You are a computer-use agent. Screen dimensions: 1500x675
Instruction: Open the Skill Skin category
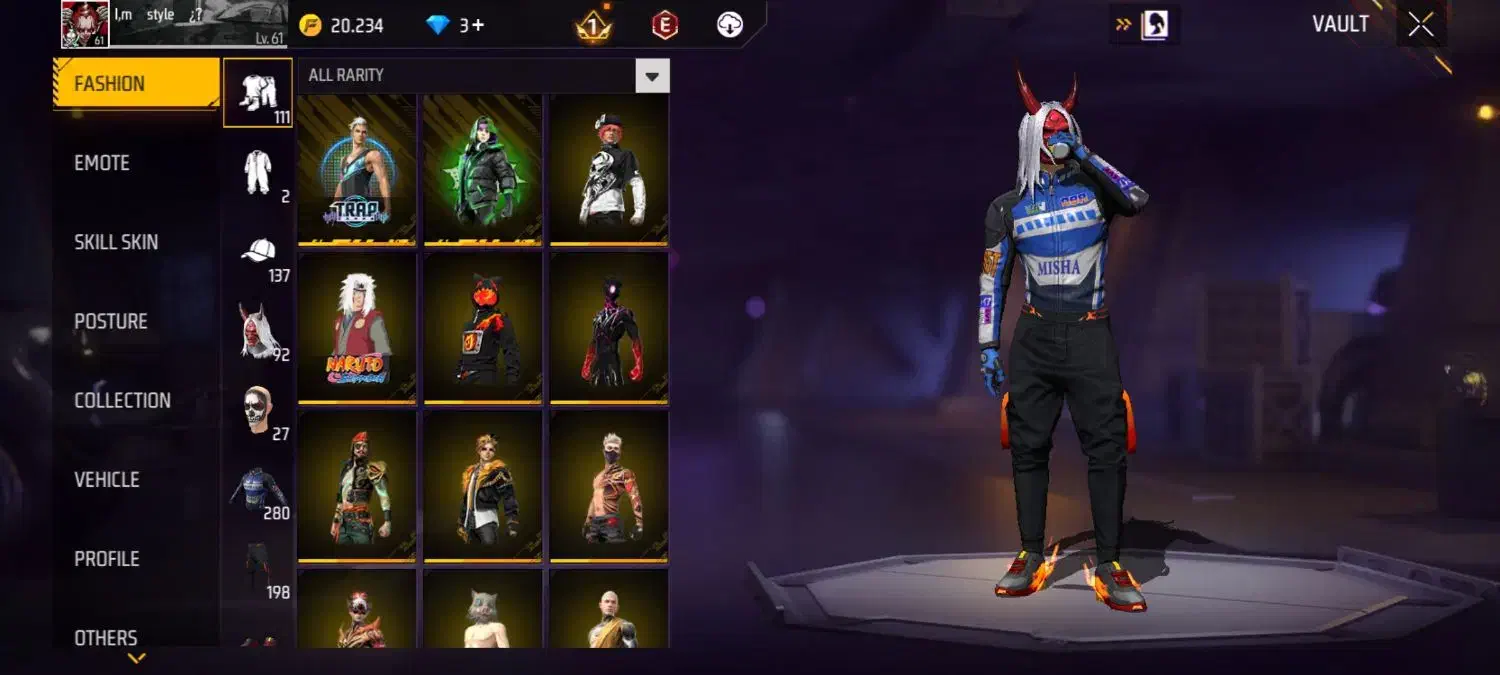click(116, 242)
